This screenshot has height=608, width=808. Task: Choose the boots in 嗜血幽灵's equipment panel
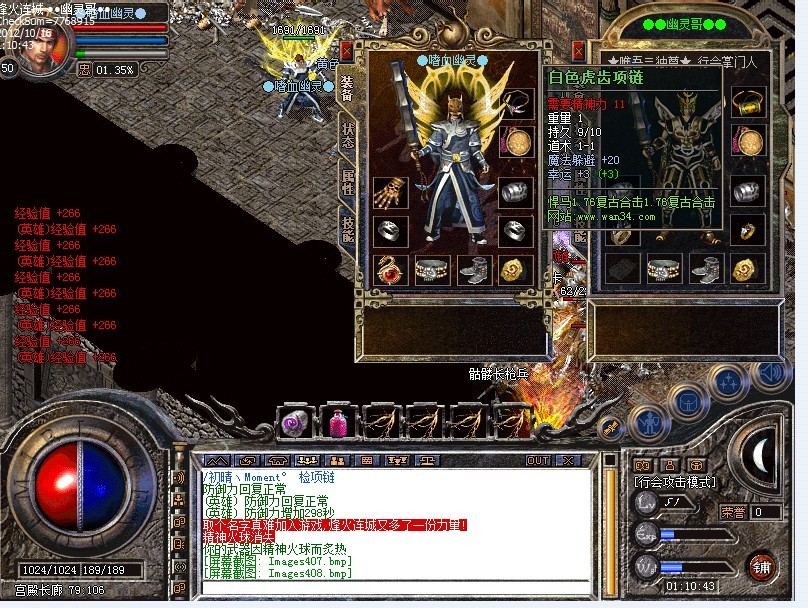click(x=474, y=269)
